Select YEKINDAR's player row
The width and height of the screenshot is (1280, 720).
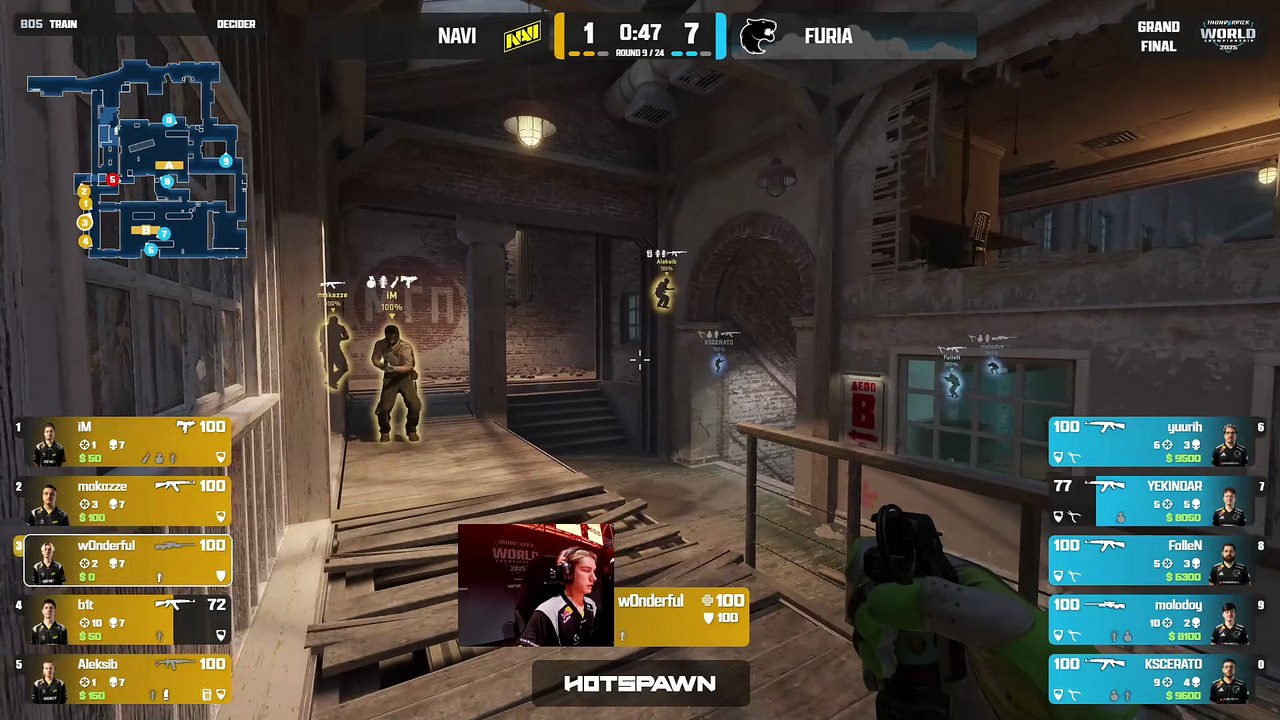coord(1150,501)
